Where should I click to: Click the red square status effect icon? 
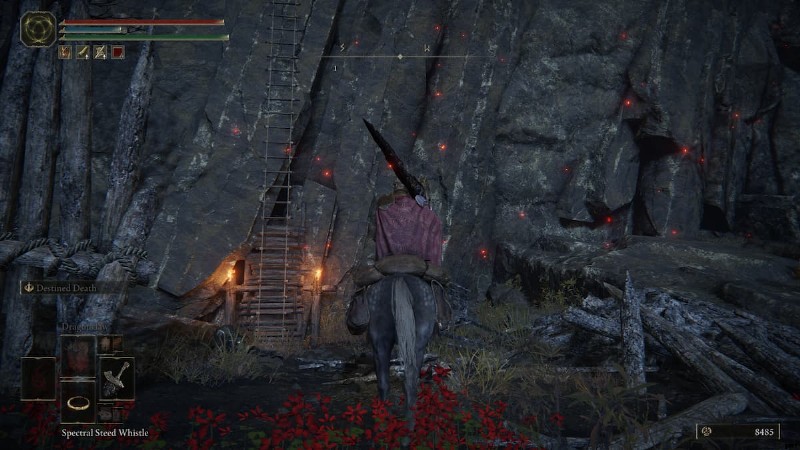[118, 52]
